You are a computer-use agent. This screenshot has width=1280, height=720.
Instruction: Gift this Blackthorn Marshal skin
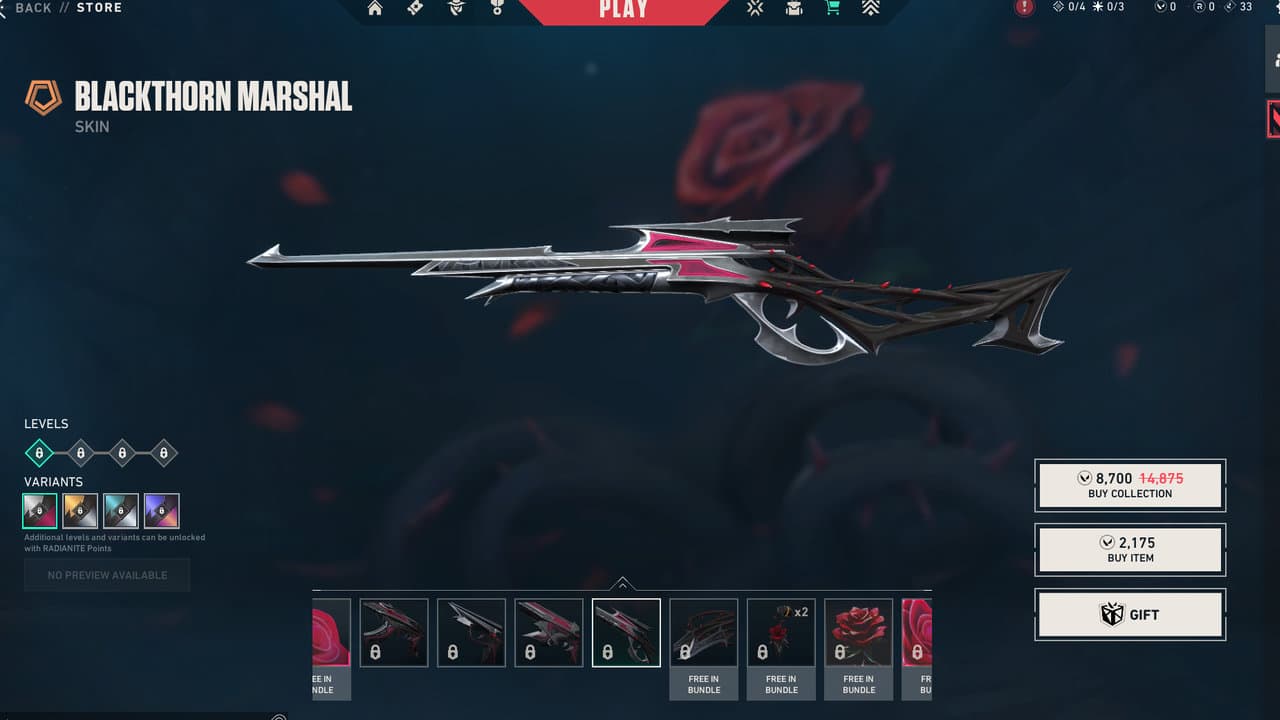(x=1130, y=614)
